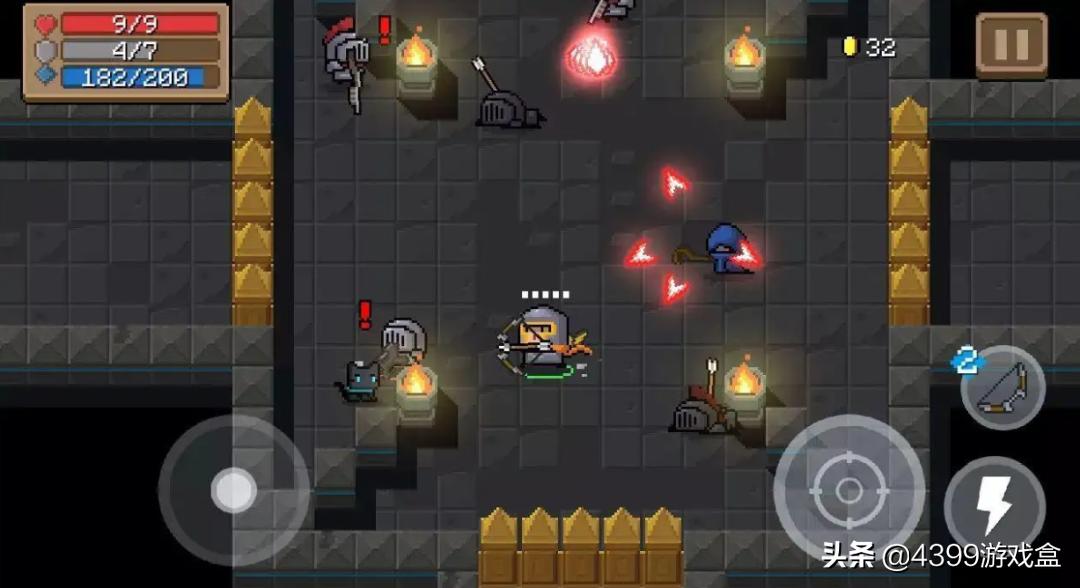Touch the virtual movement joystick
Viewport: 1080px width, 588px height.
(x=234, y=490)
